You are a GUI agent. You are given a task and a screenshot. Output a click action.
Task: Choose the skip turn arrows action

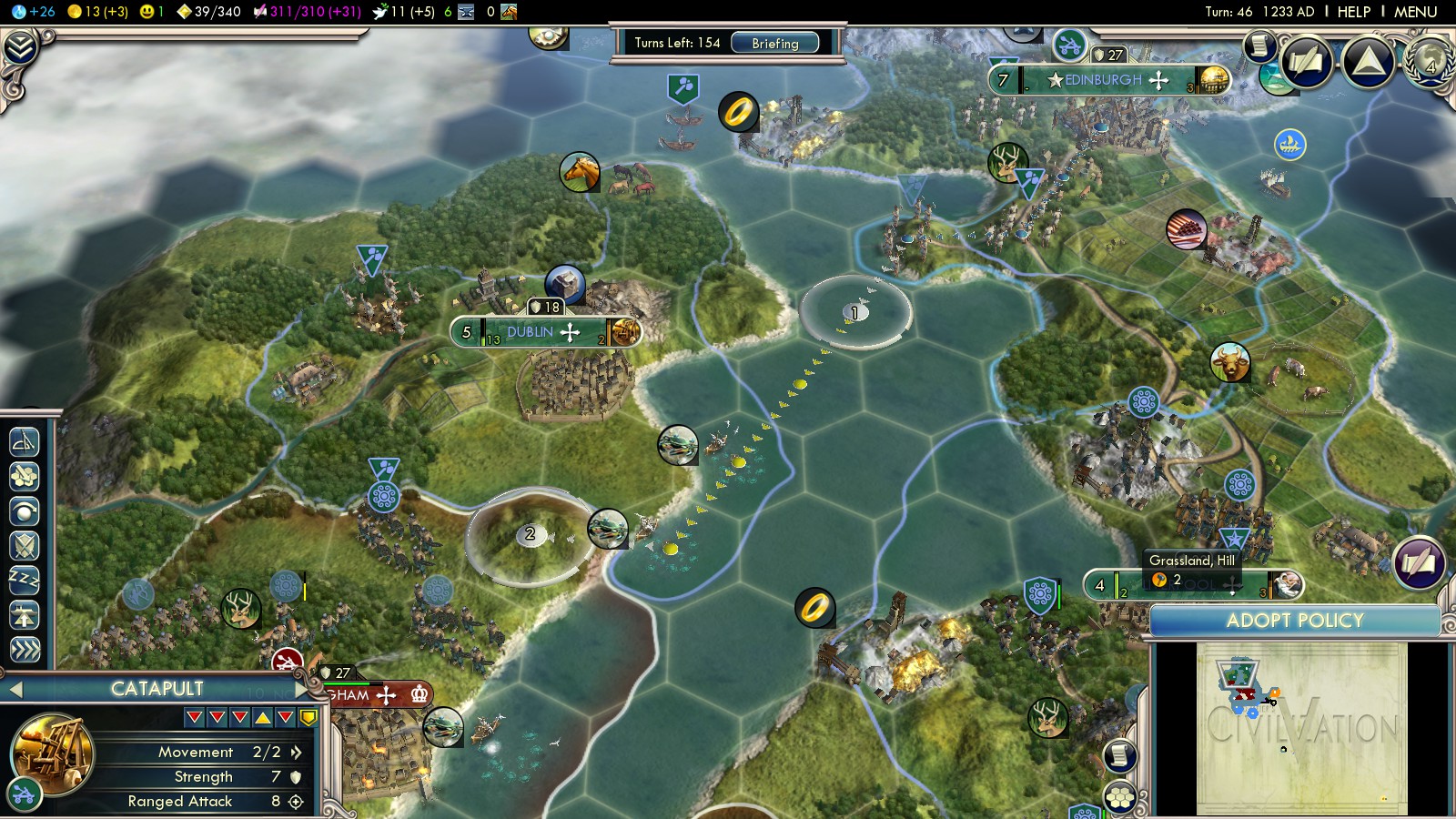point(25,649)
